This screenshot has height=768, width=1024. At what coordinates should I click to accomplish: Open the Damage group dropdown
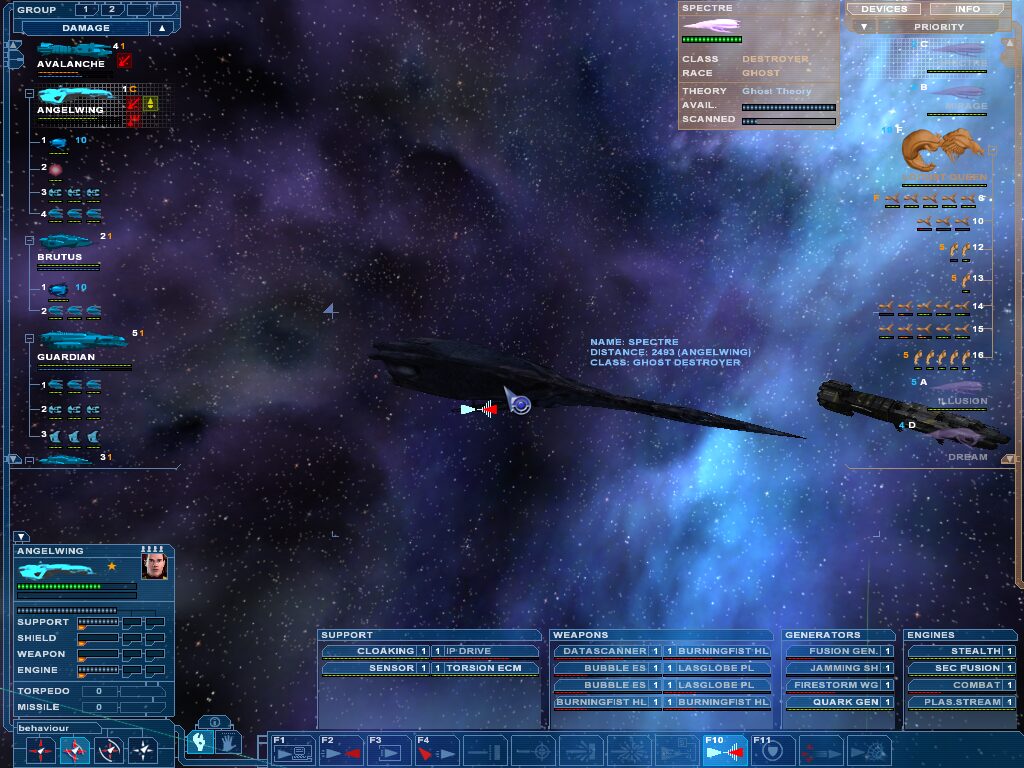(161, 28)
